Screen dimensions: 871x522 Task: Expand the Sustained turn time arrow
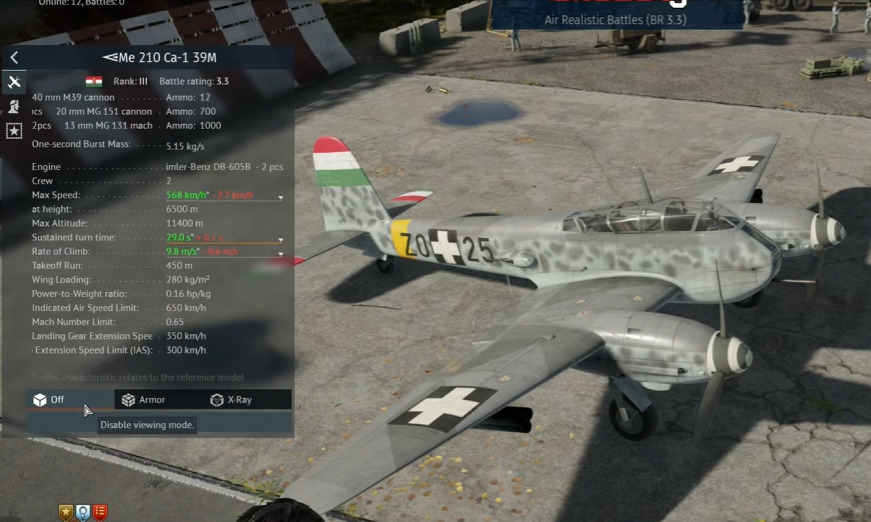click(x=280, y=239)
